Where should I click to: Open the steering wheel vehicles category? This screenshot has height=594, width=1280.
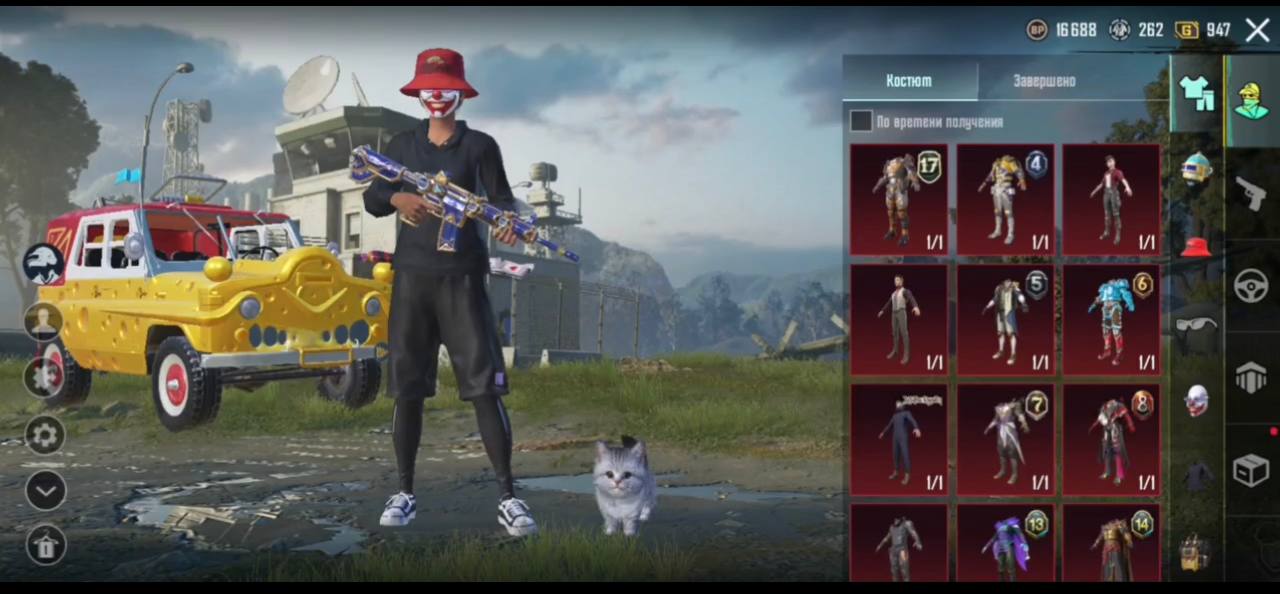click(x=1251, y=287)
